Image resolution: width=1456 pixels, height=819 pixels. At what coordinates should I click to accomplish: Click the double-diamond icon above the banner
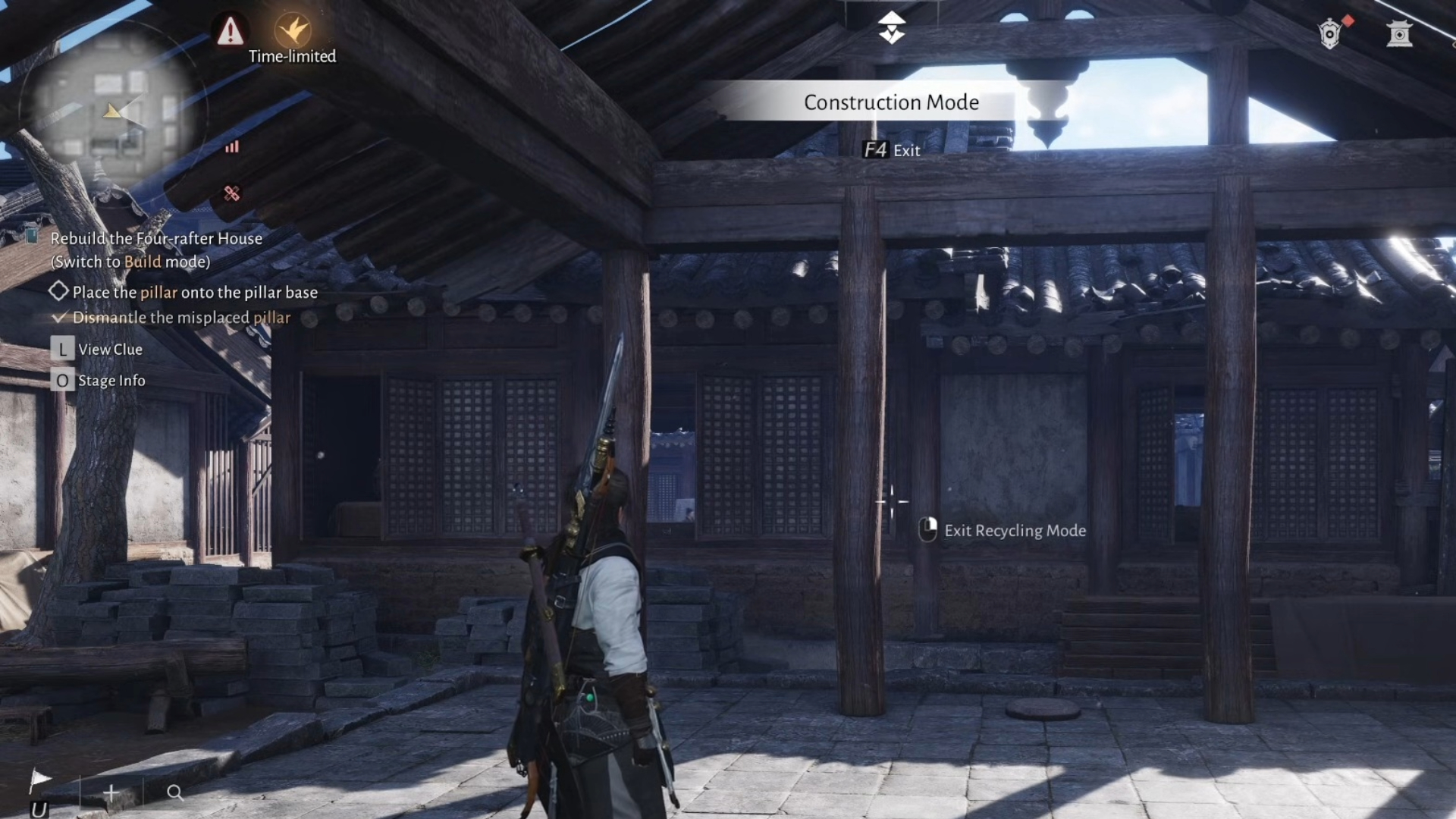(x=892, y=28)
